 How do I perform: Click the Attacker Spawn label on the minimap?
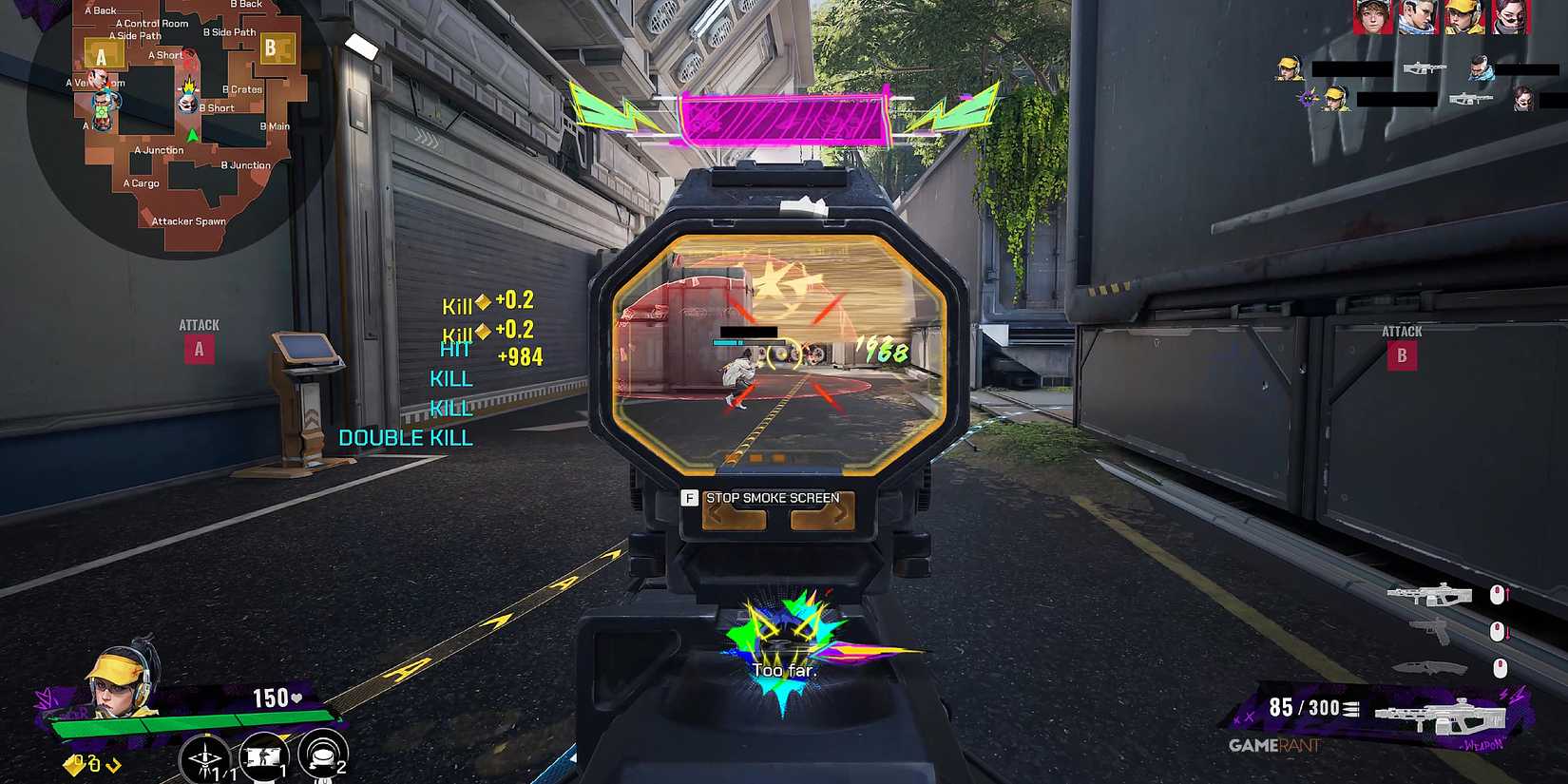(x=187, y=220)
